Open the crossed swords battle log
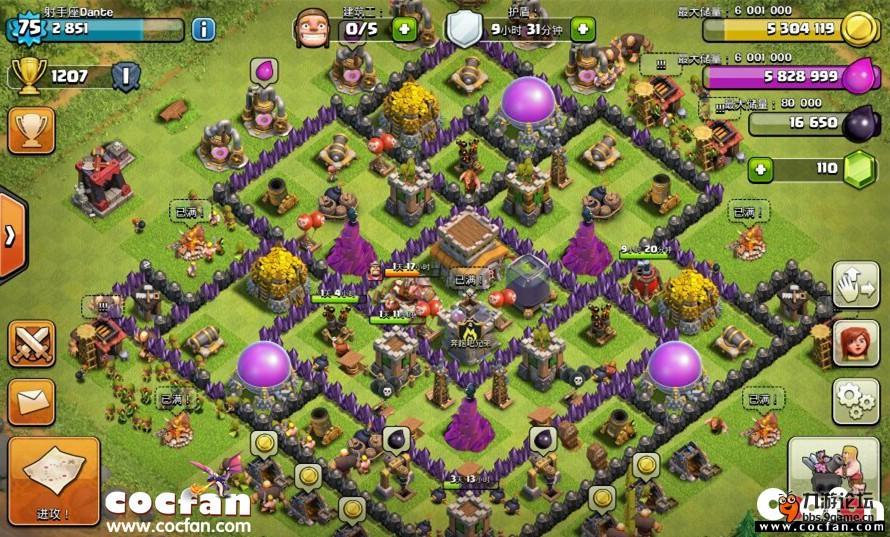This screenshot has width=890, height=537. point(31,343)
